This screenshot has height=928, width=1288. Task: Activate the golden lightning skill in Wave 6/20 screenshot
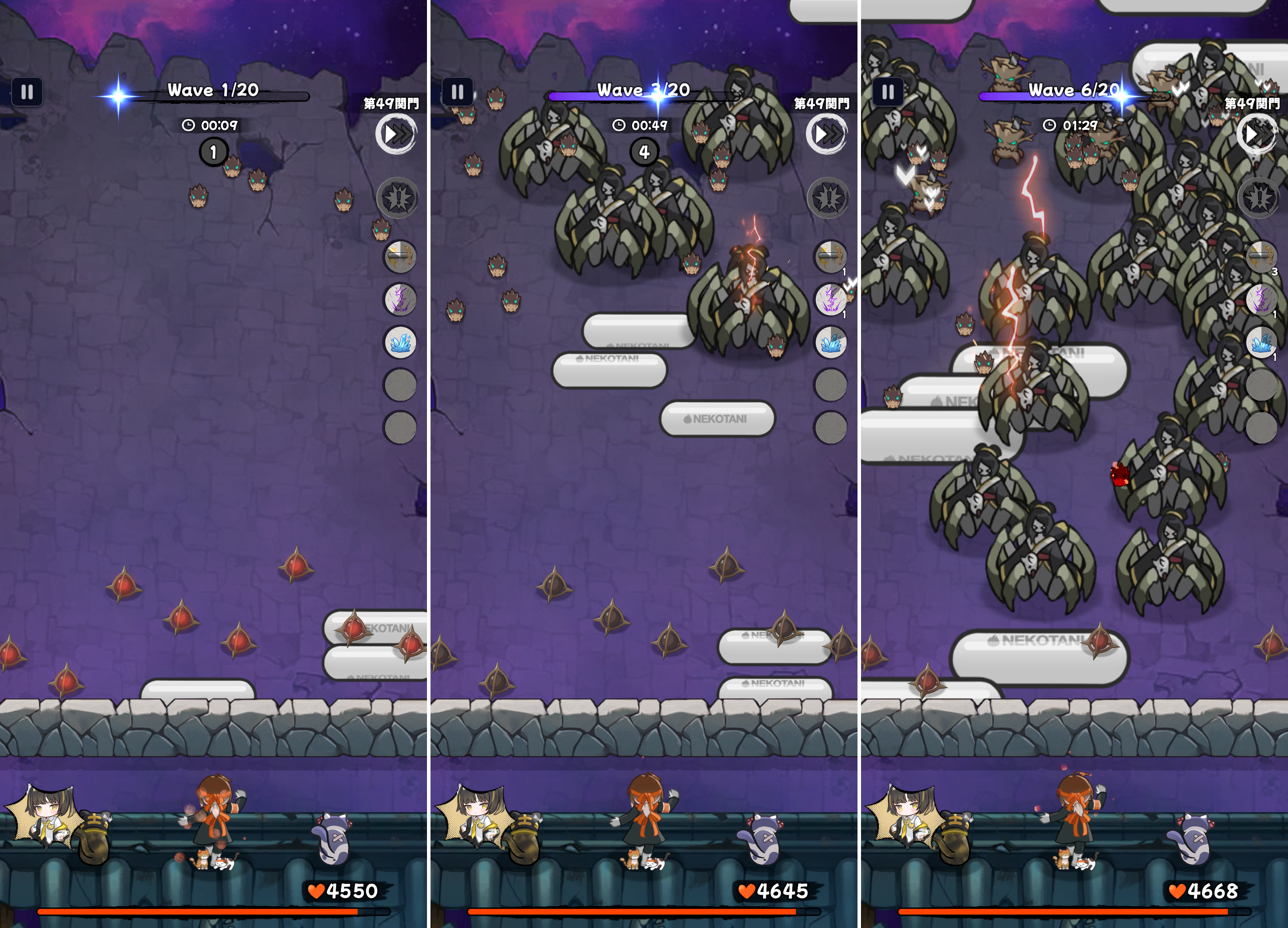click(1261, 257)
